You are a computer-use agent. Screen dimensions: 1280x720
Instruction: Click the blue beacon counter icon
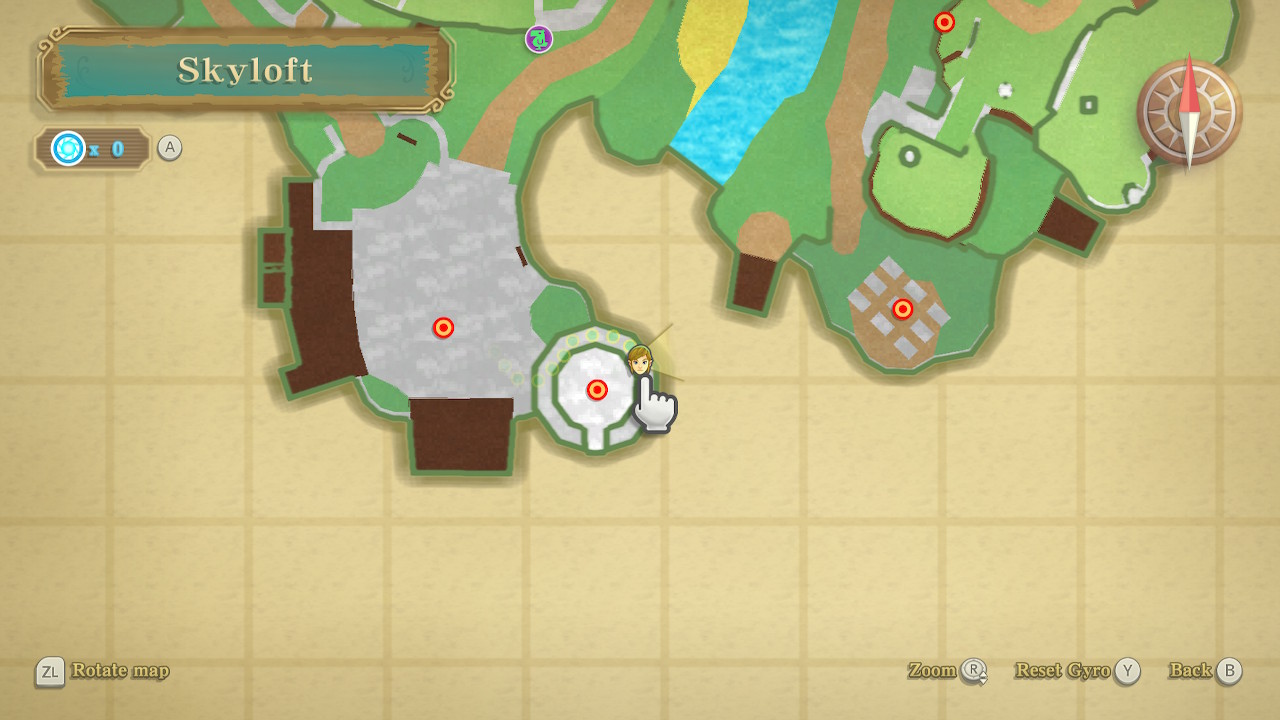coord(68,149)
